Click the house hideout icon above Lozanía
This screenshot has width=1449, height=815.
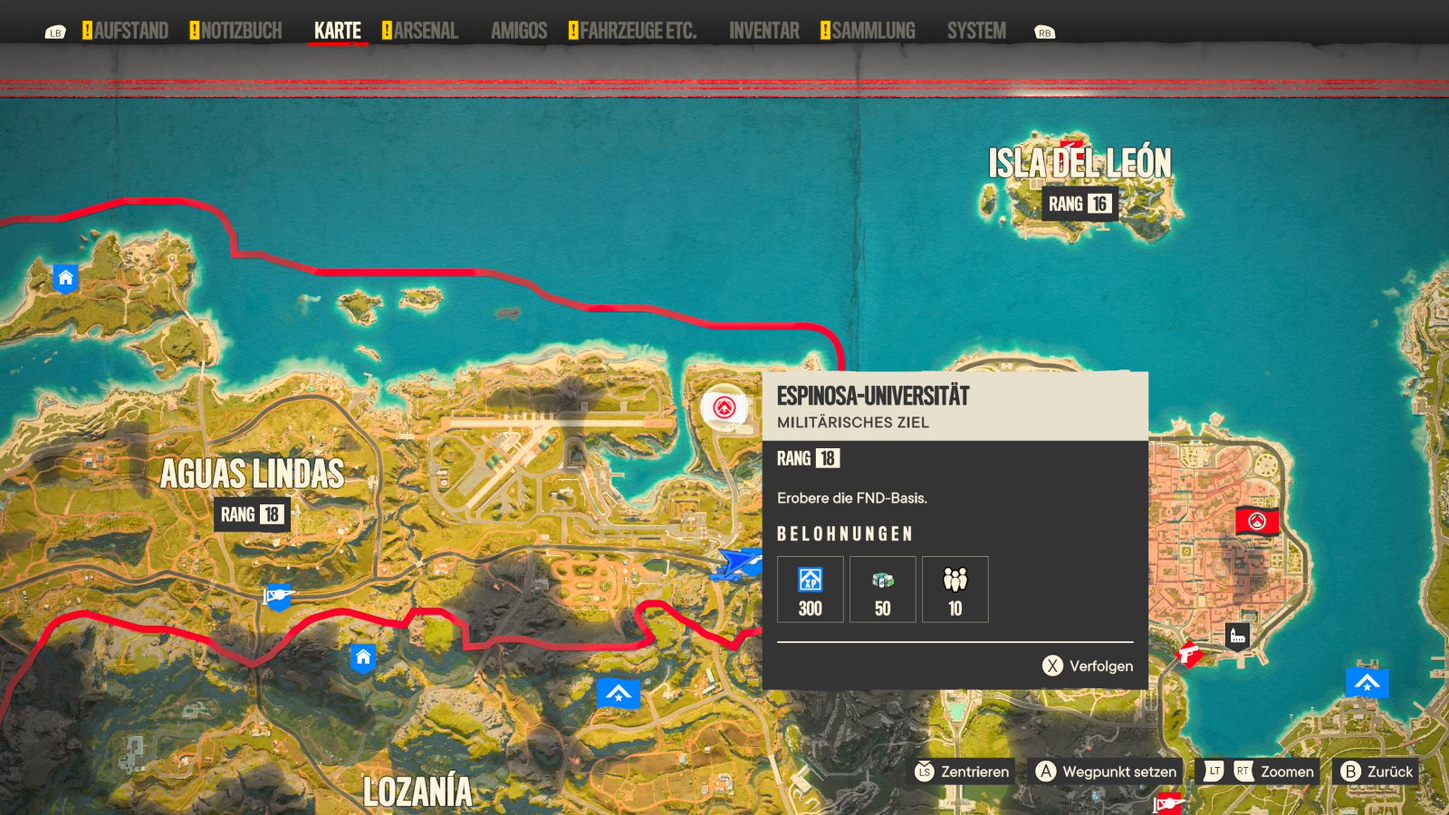coord(362,658)
